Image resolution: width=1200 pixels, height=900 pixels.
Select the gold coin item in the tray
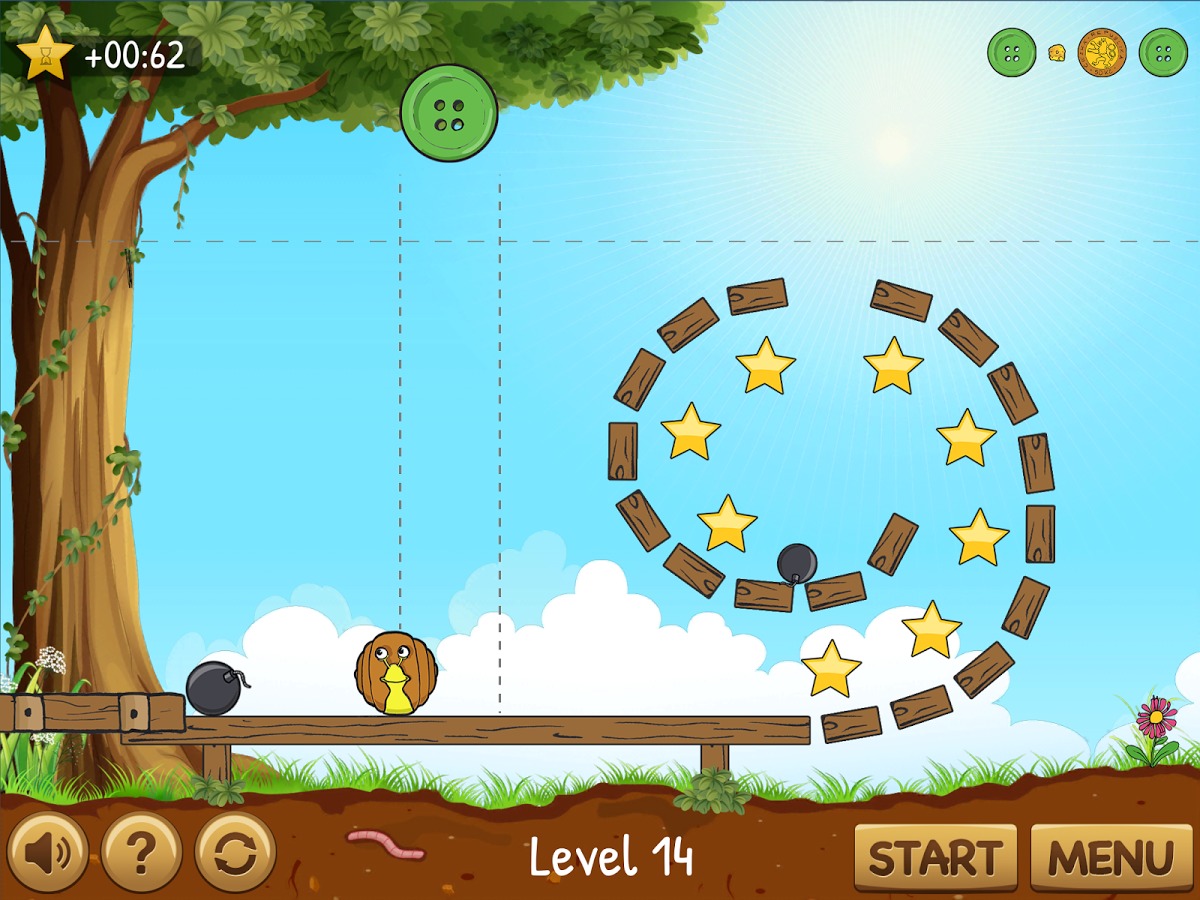point(1102,52)
